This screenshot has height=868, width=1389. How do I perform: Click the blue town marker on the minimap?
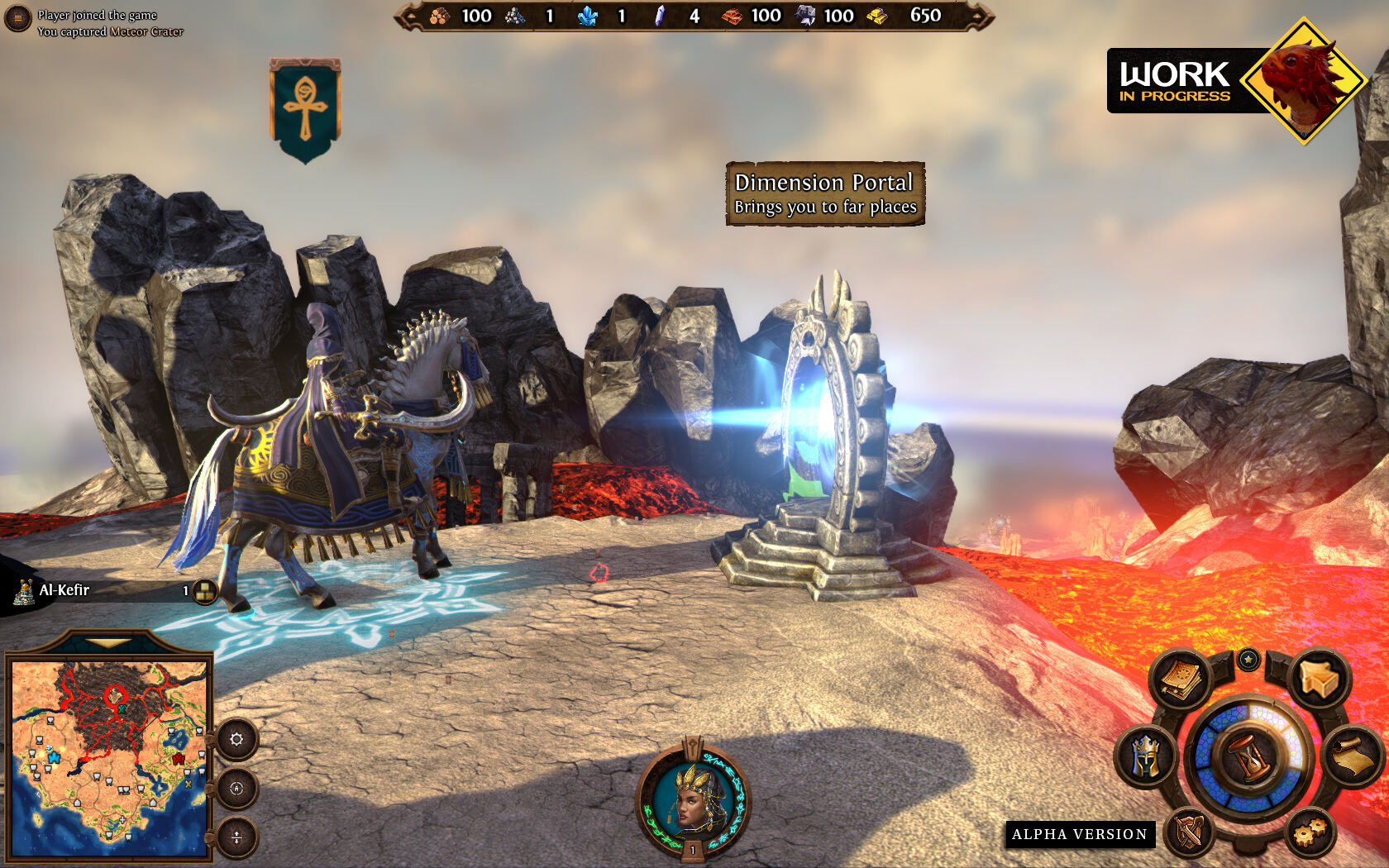[x=53, y=756]
